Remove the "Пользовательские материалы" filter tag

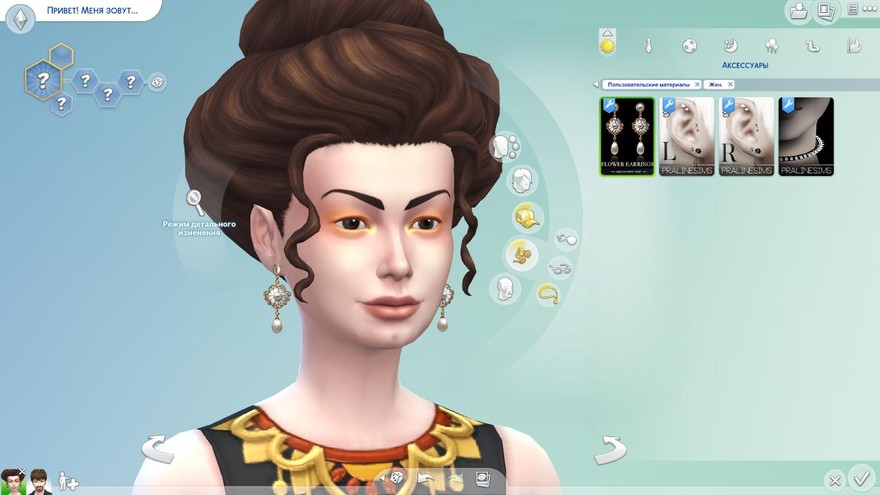697,85
